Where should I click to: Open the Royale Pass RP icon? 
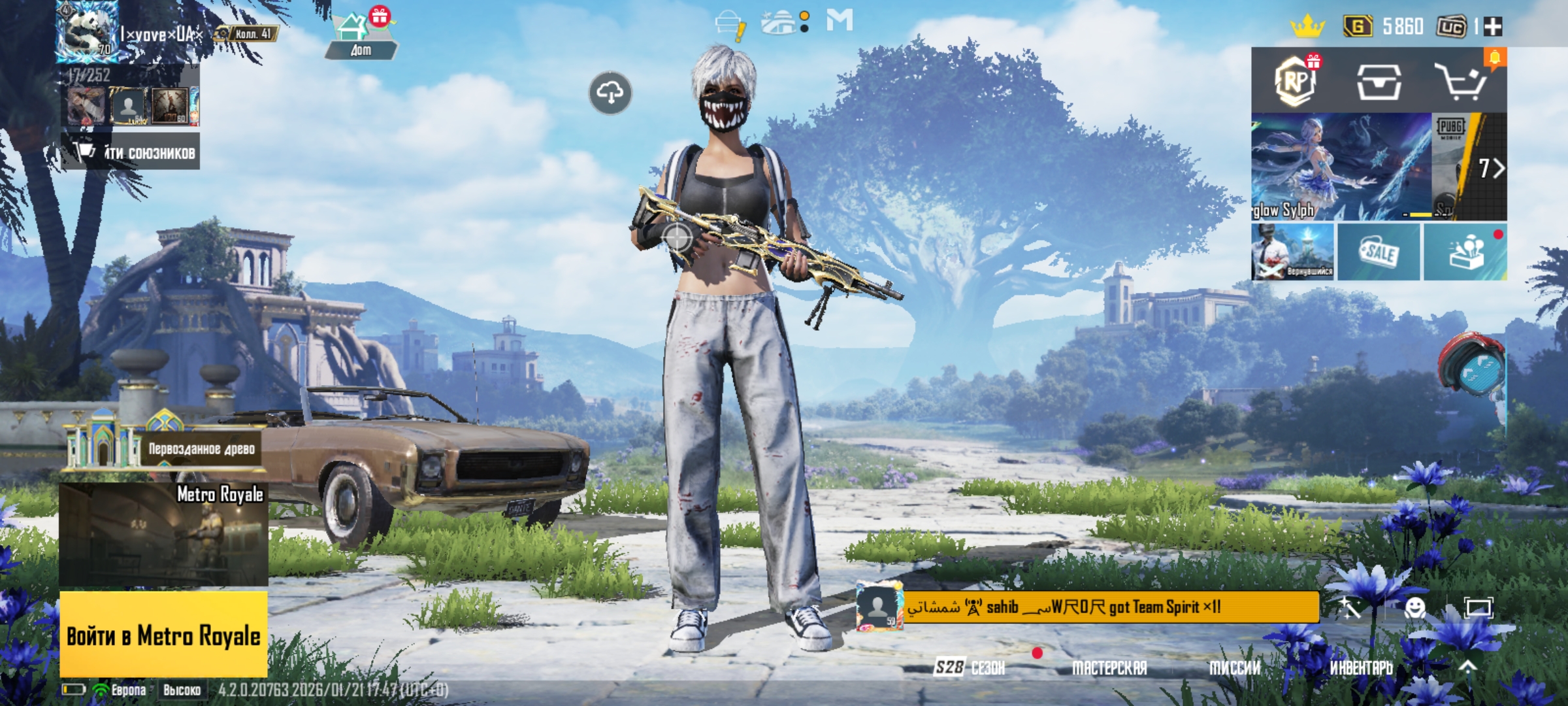tap(1296, 82)
